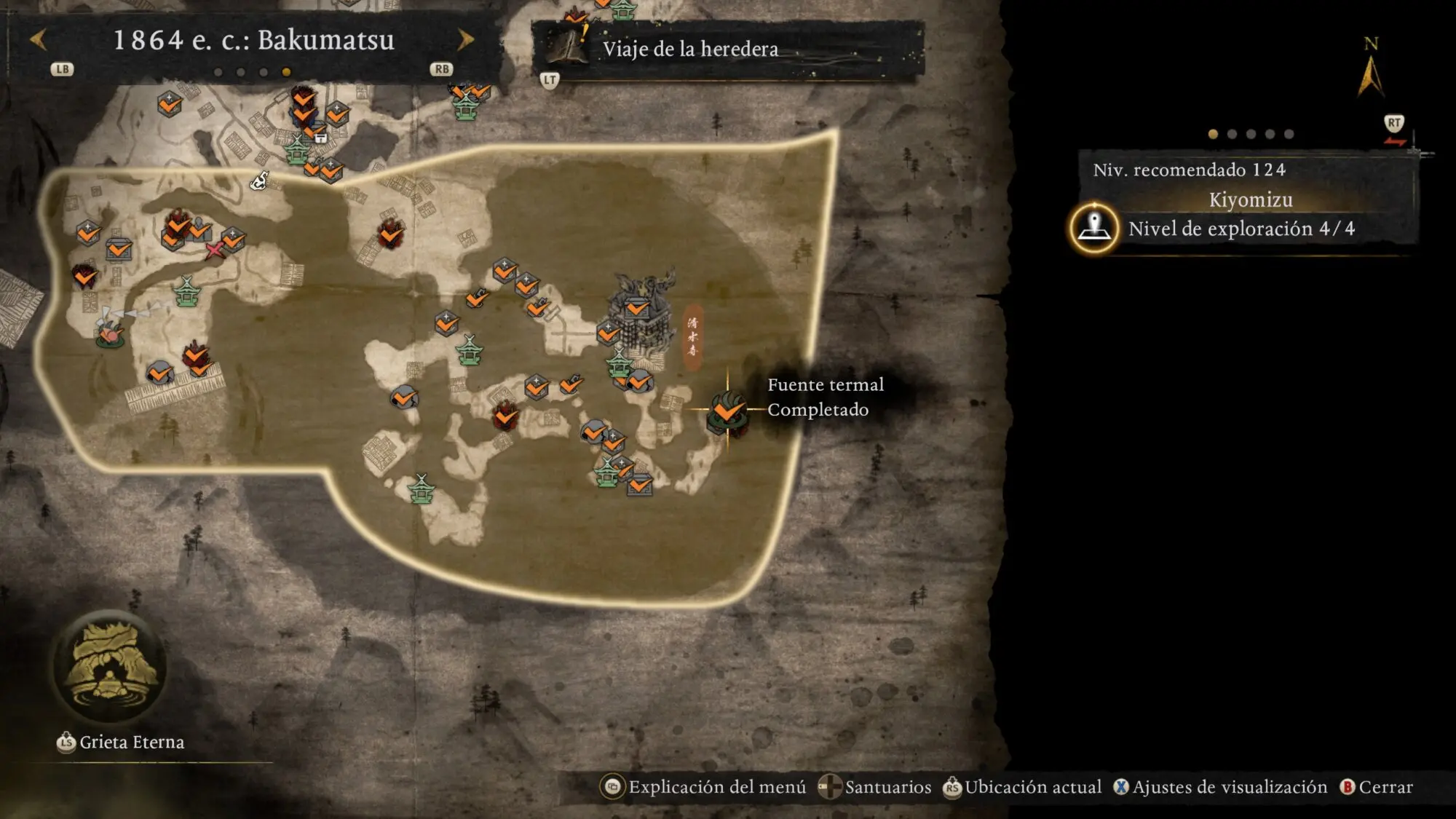
Task: Open Explicación del menú
Action: pos(703,787)
